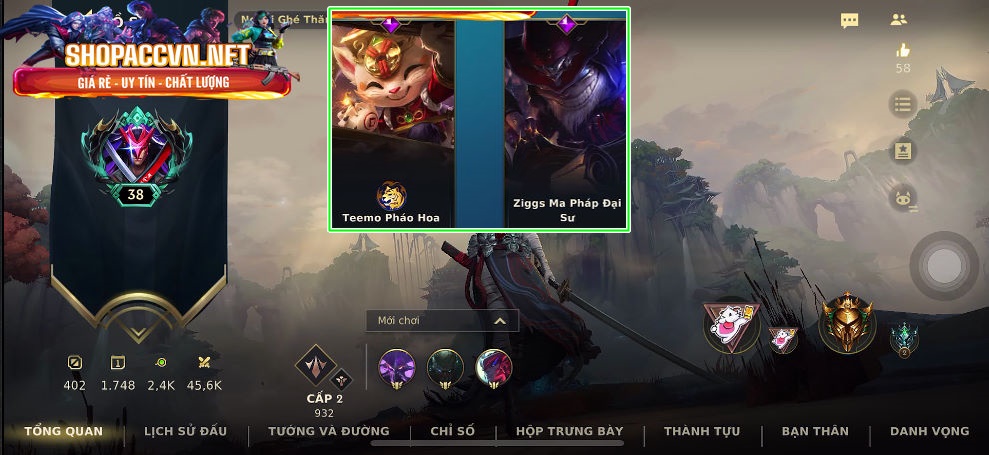Open the Tướng Và Đường tab
This screenshot has width=989, height=455.
coord(328,431)
